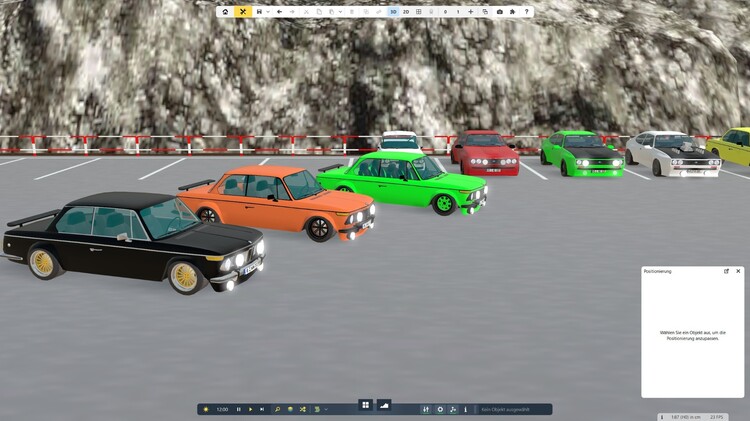Switch to the 2D view
The width and height of the screenshot is (750, 421).
405,12
